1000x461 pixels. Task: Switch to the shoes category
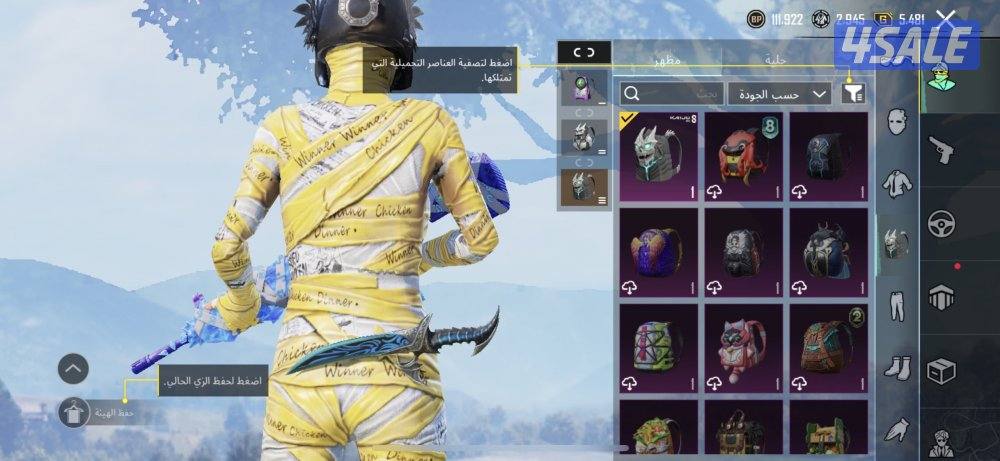(x=897, y=368)
